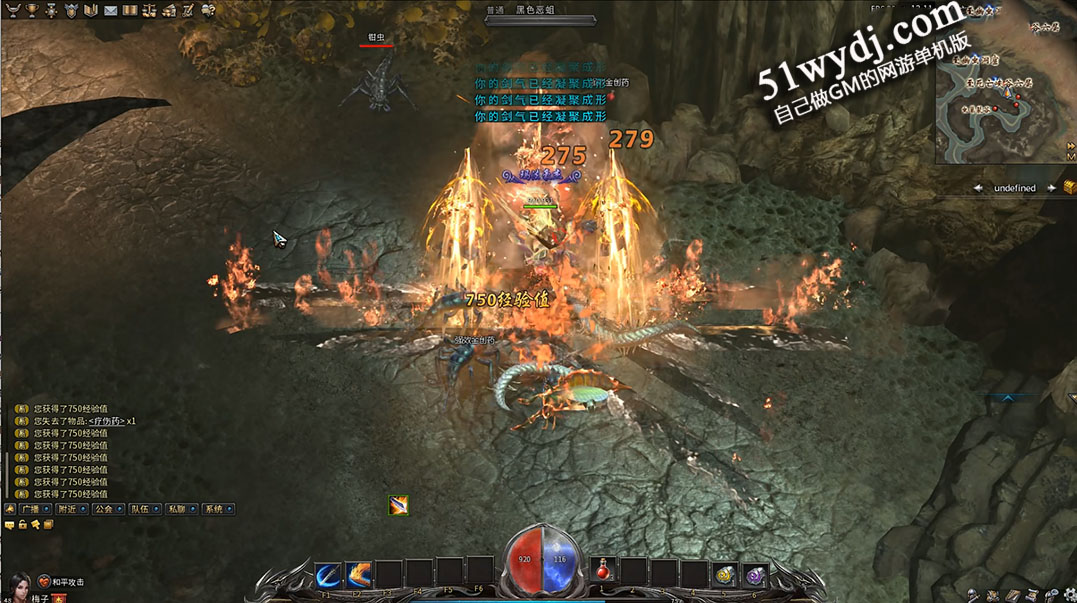This screenshot has width=1077, height=603.
Task: Use the red health potion slot
Action: pyautogui.click(x=603, y=571)
